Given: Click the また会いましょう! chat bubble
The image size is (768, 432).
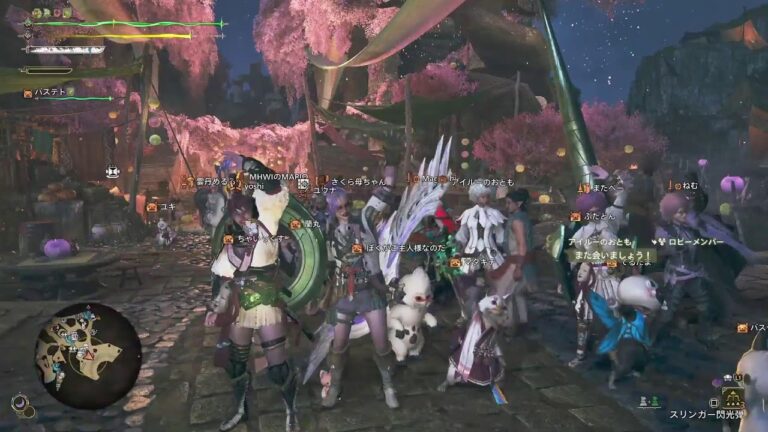Looking at the screenshot, I should click(611, 256).
